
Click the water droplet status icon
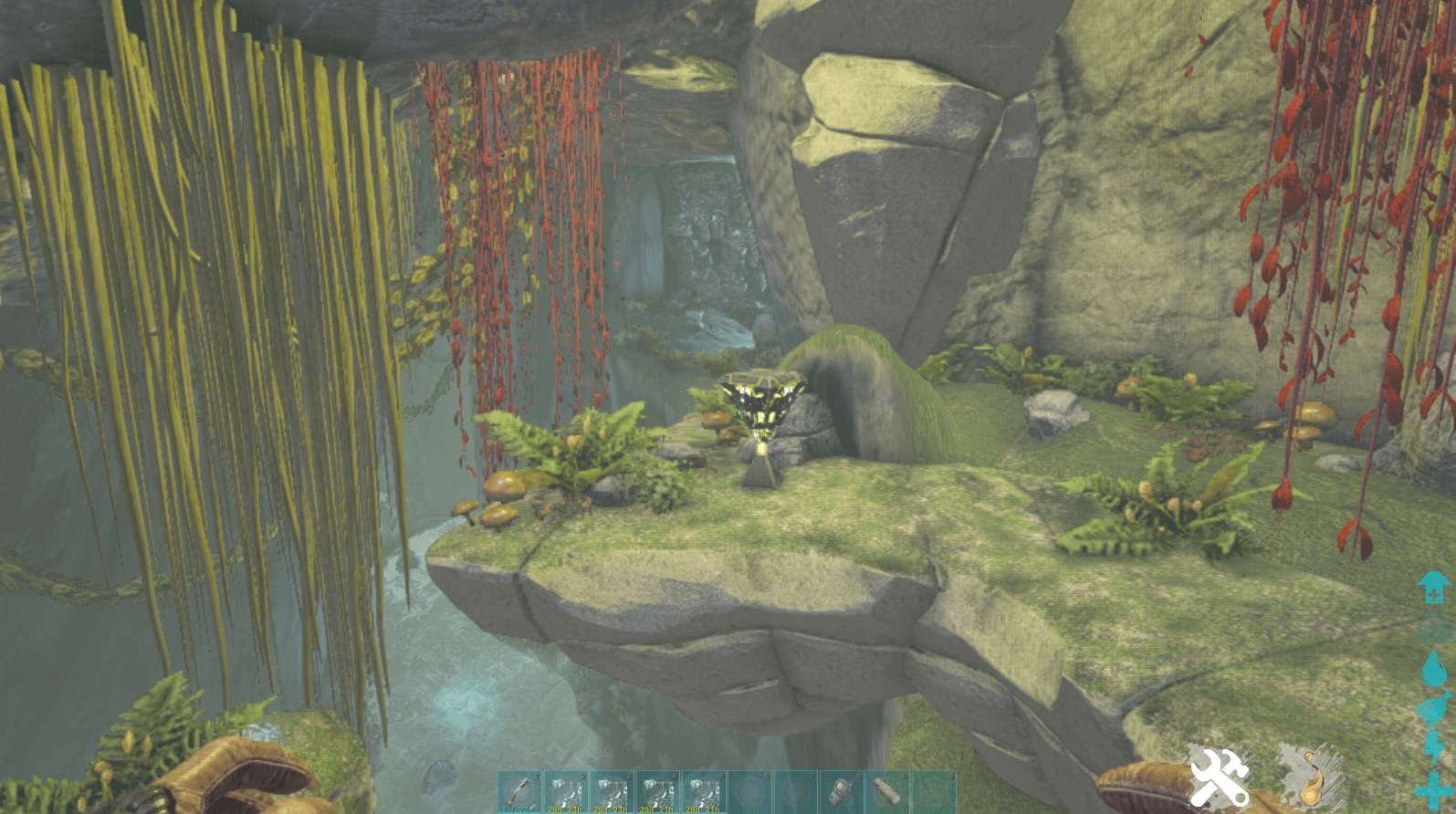pyautogui.click(x=1434, y=669)
